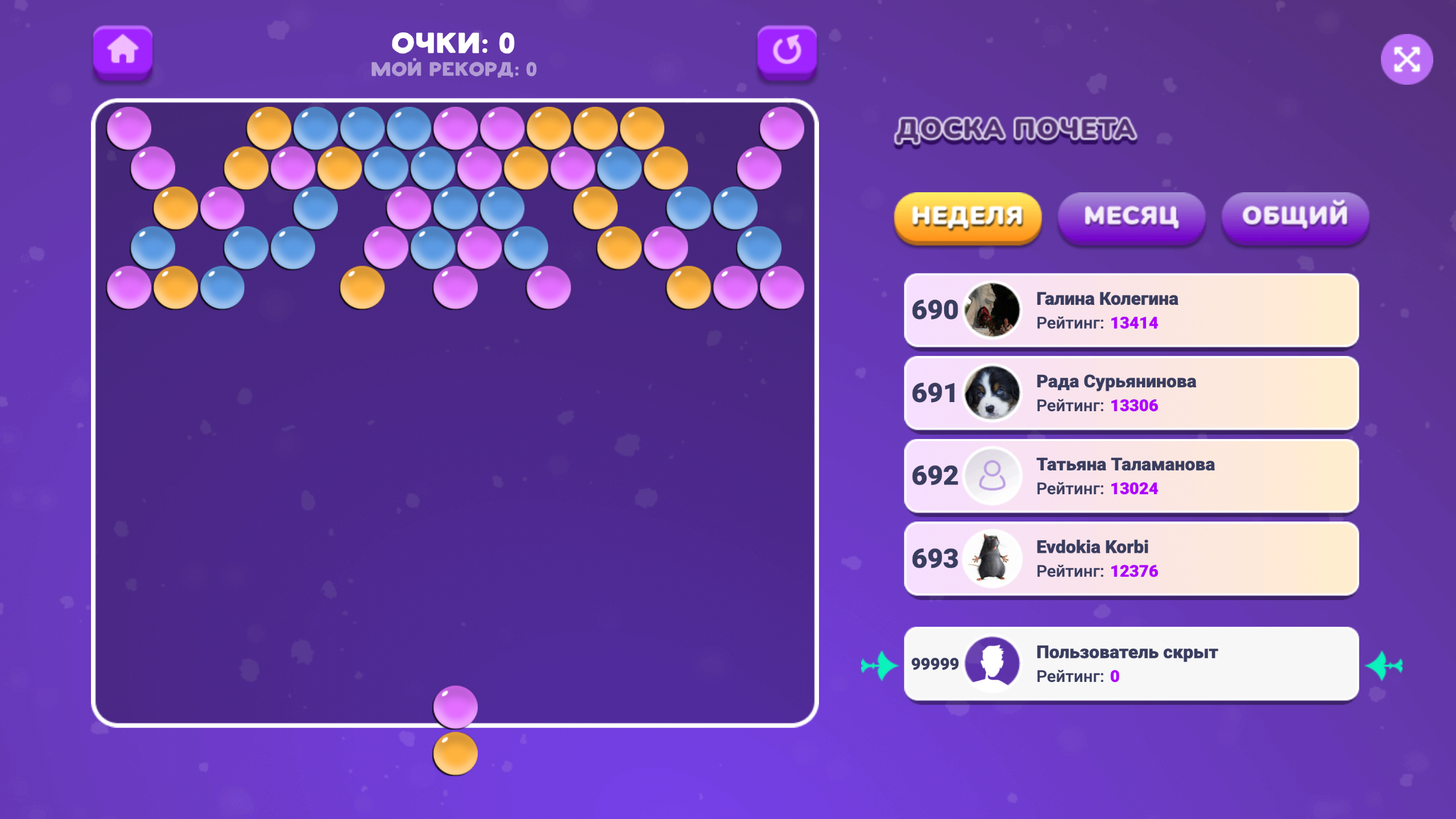
Task: Click the ОЧКИ score display
Action: [454, 43]
